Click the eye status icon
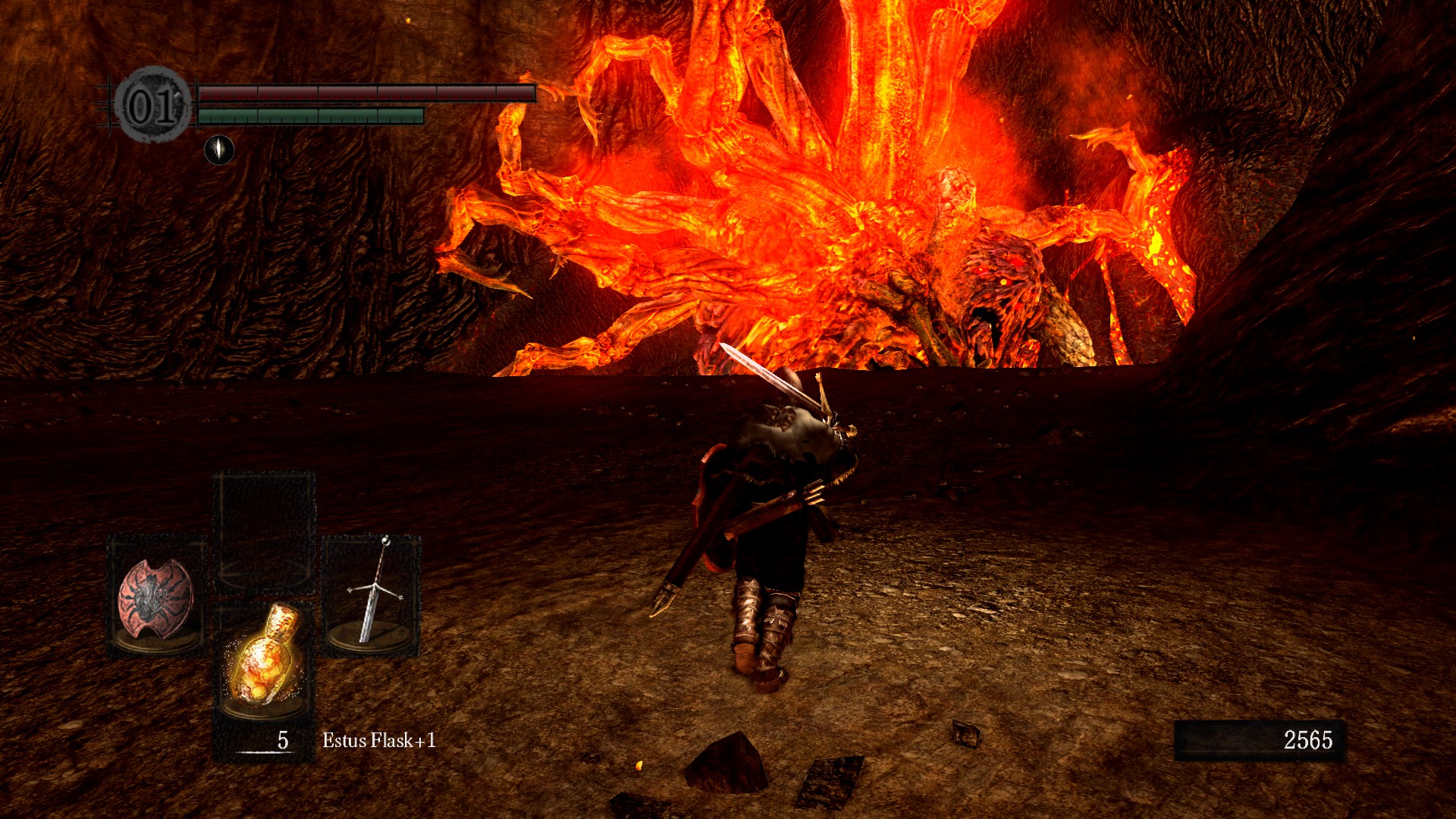1456x819 pixels. (219, 149)
